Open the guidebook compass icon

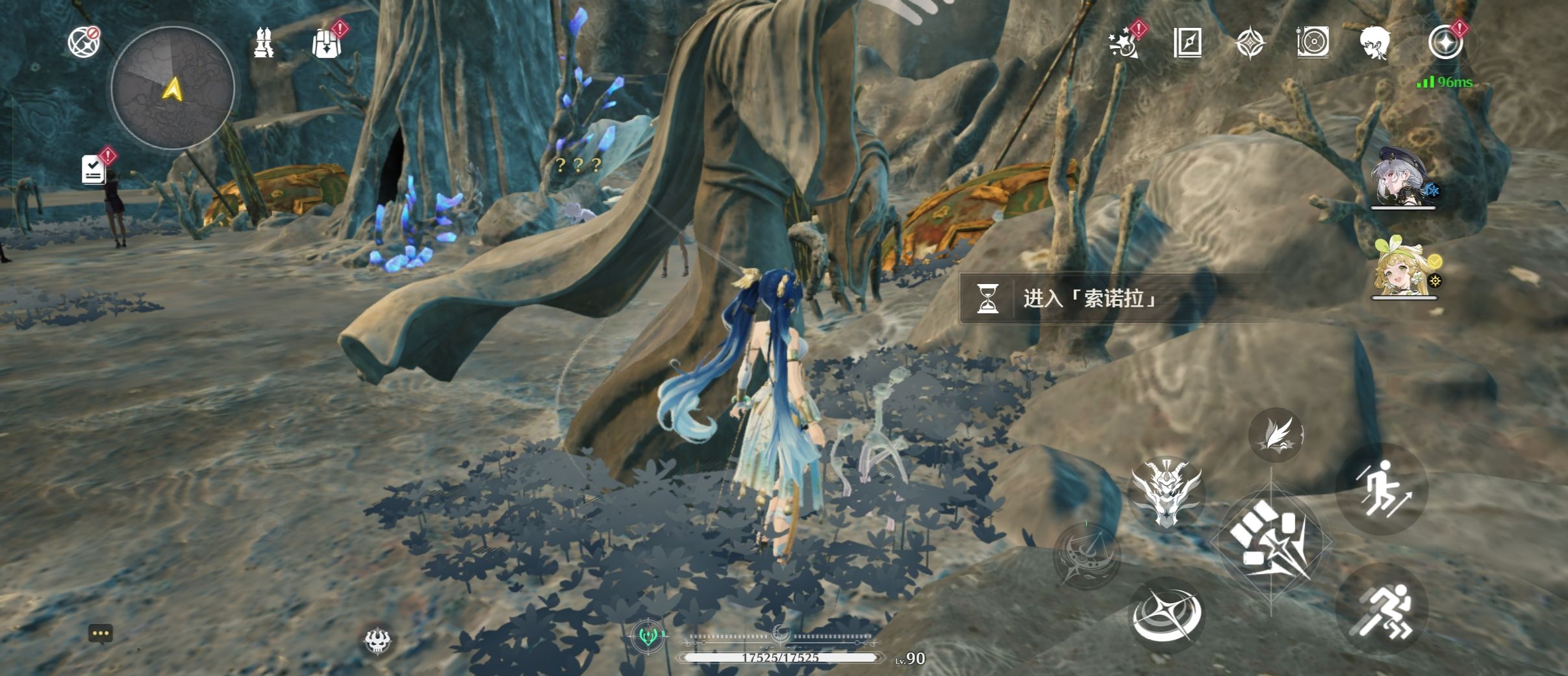[x=1187, y=43]
